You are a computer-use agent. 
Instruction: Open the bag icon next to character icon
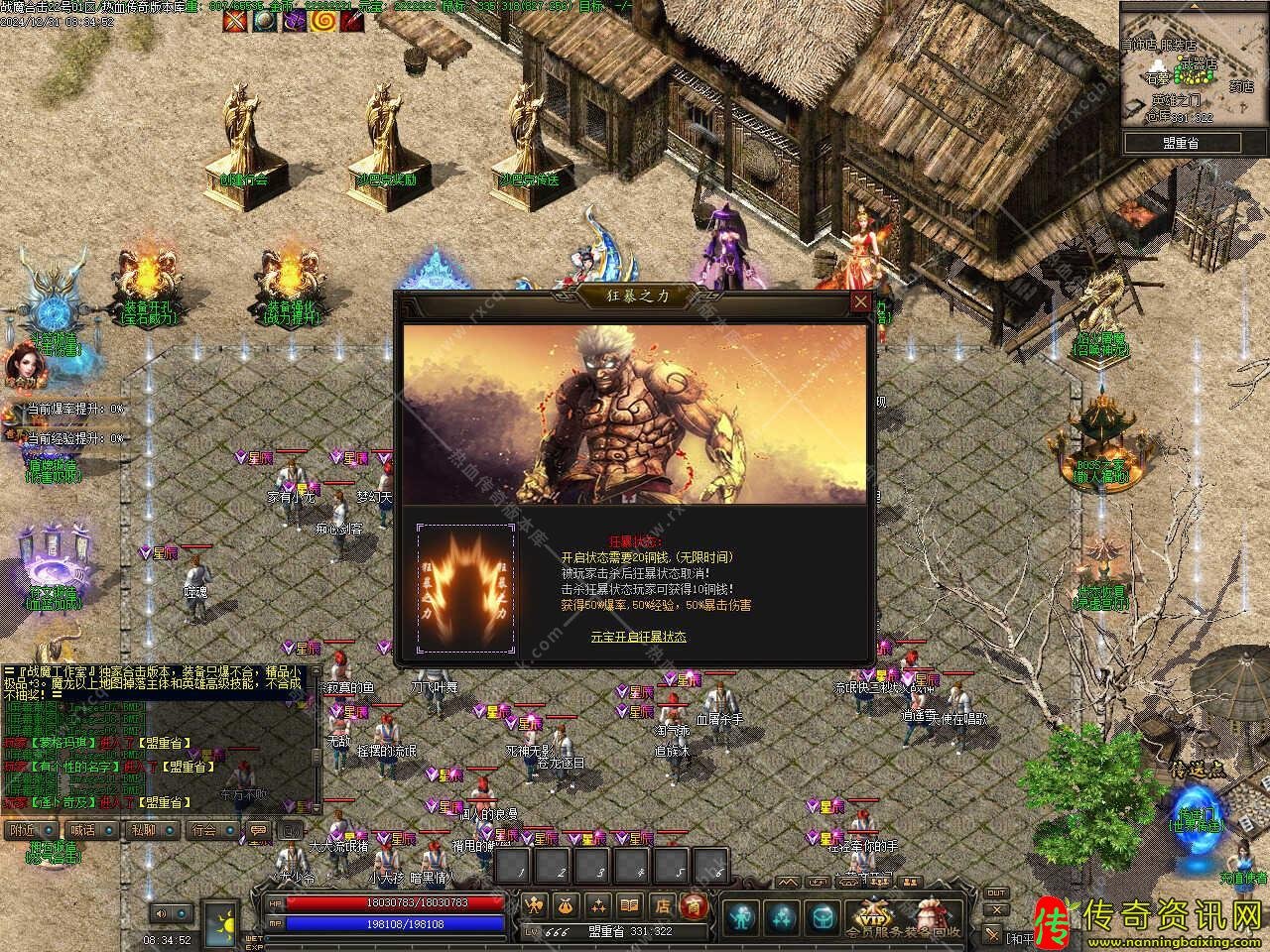565,905
